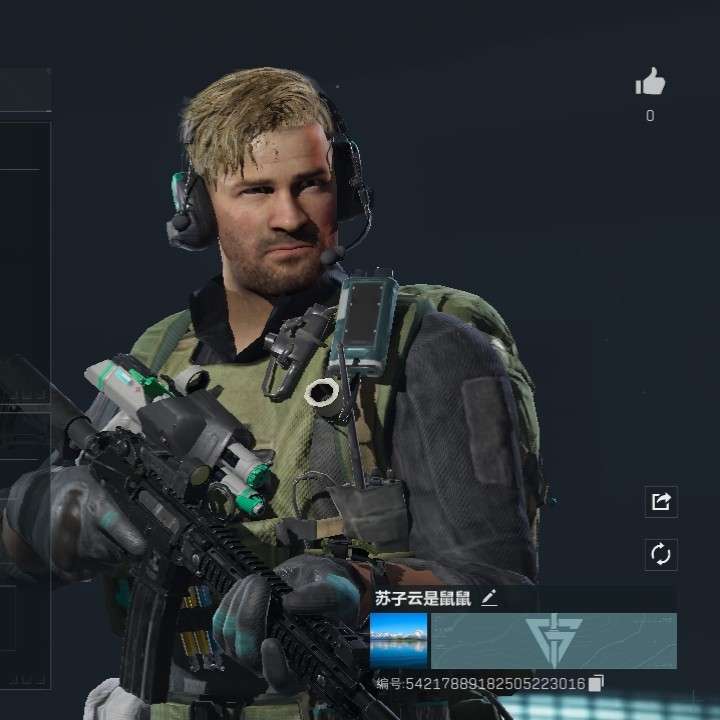Open the share profile button

click(661, 502)
